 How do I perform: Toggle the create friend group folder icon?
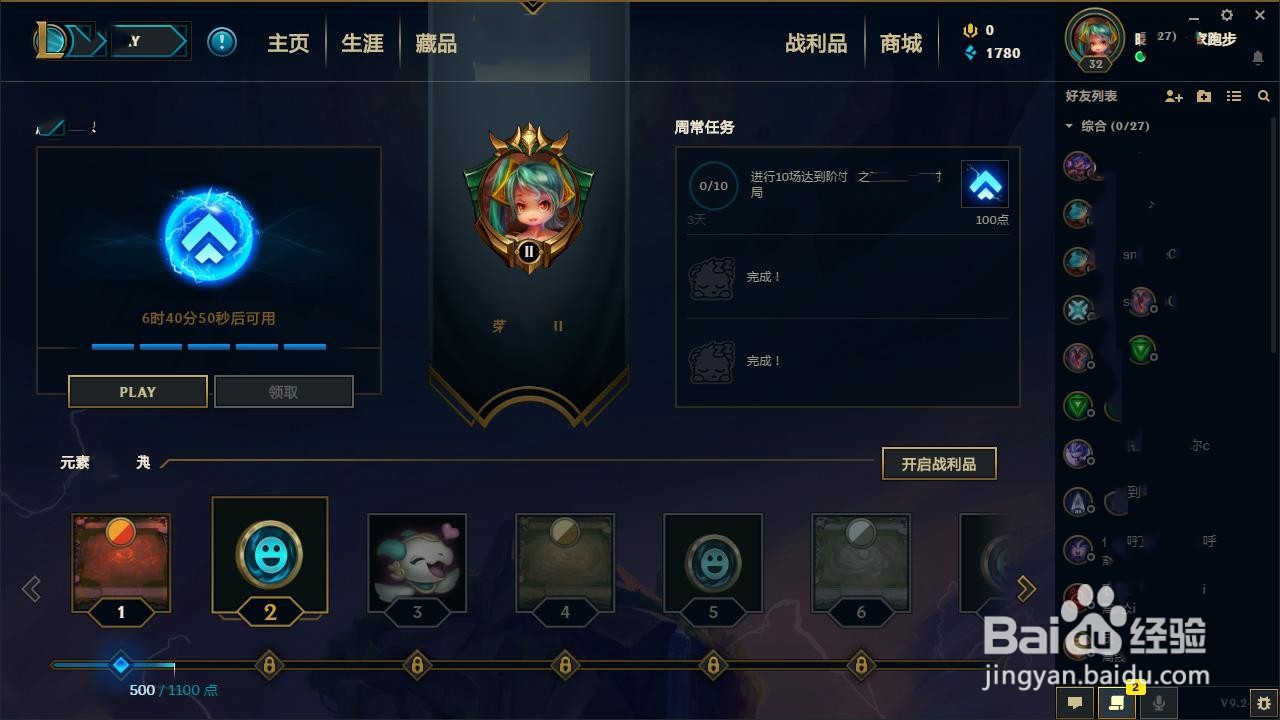click(1203, 96)
